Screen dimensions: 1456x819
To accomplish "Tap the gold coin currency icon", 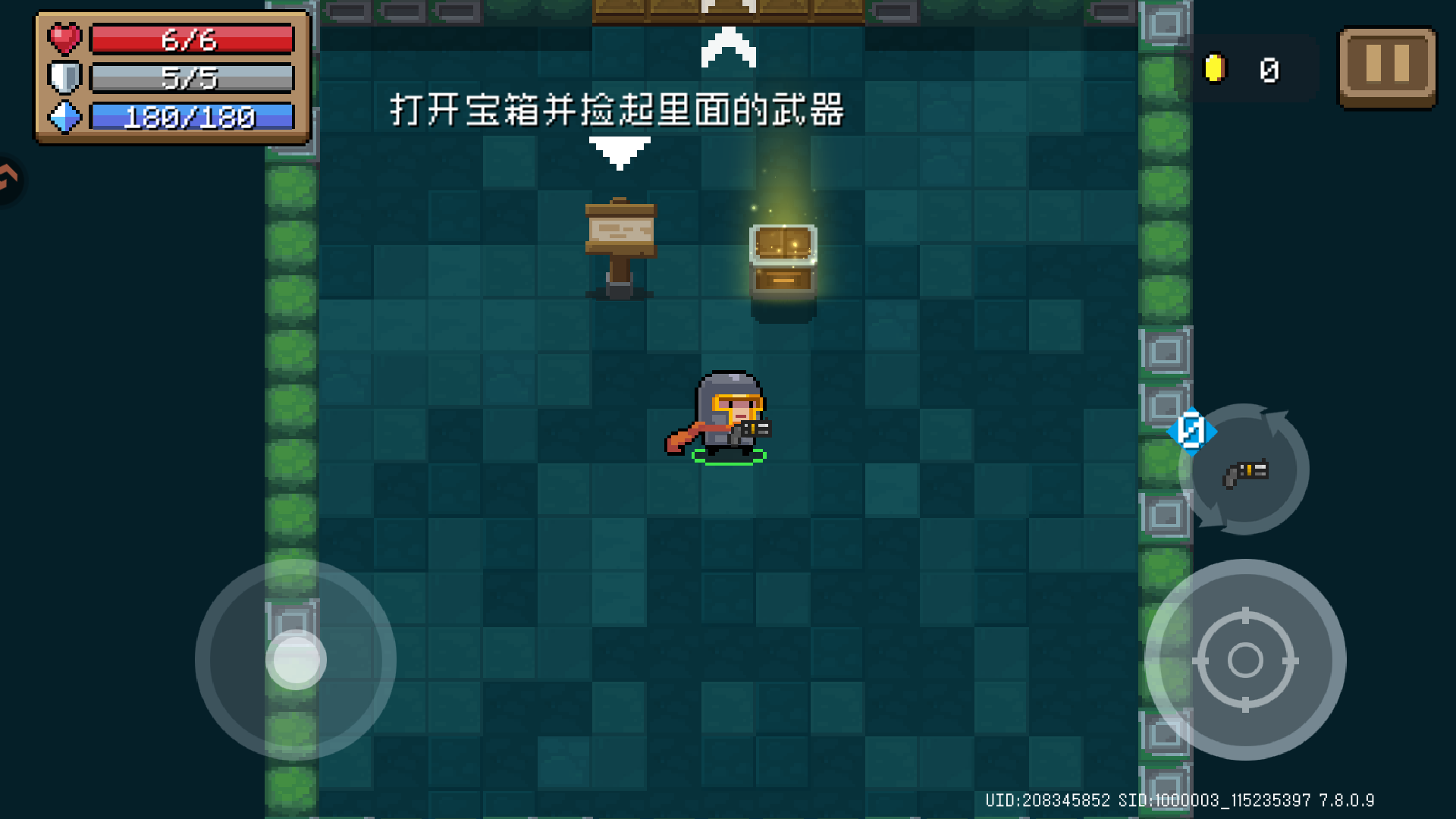I will pos(1216,67).
